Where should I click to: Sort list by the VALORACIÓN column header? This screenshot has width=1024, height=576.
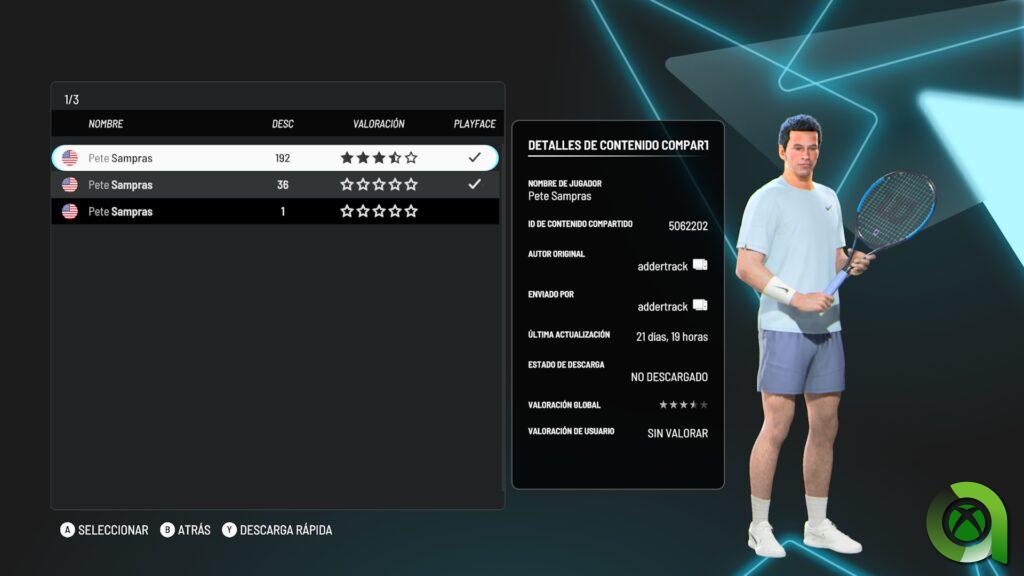[x=379, y=124]
